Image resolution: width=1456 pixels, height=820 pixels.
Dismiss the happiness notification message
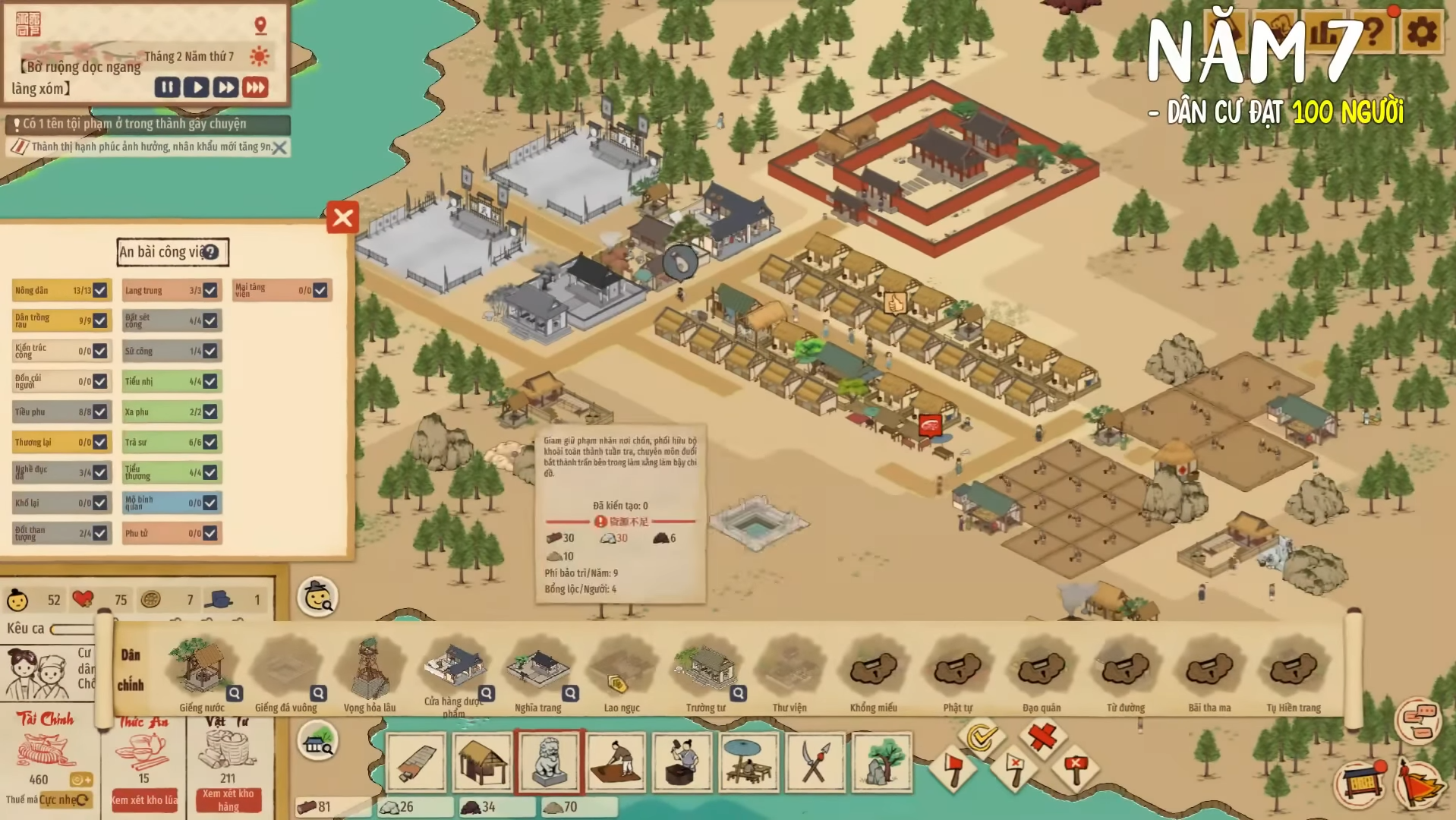[280, 148]
